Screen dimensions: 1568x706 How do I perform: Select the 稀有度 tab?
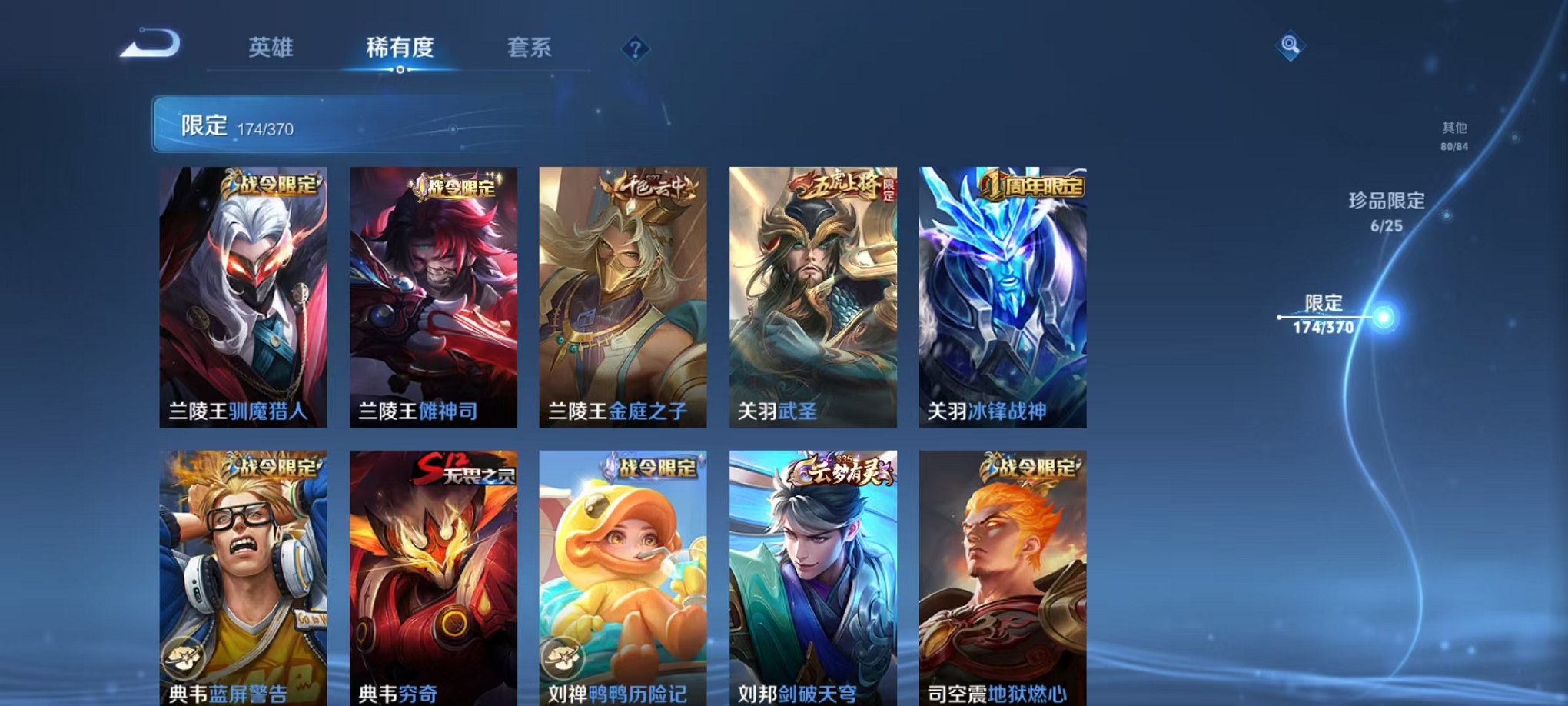398,48
